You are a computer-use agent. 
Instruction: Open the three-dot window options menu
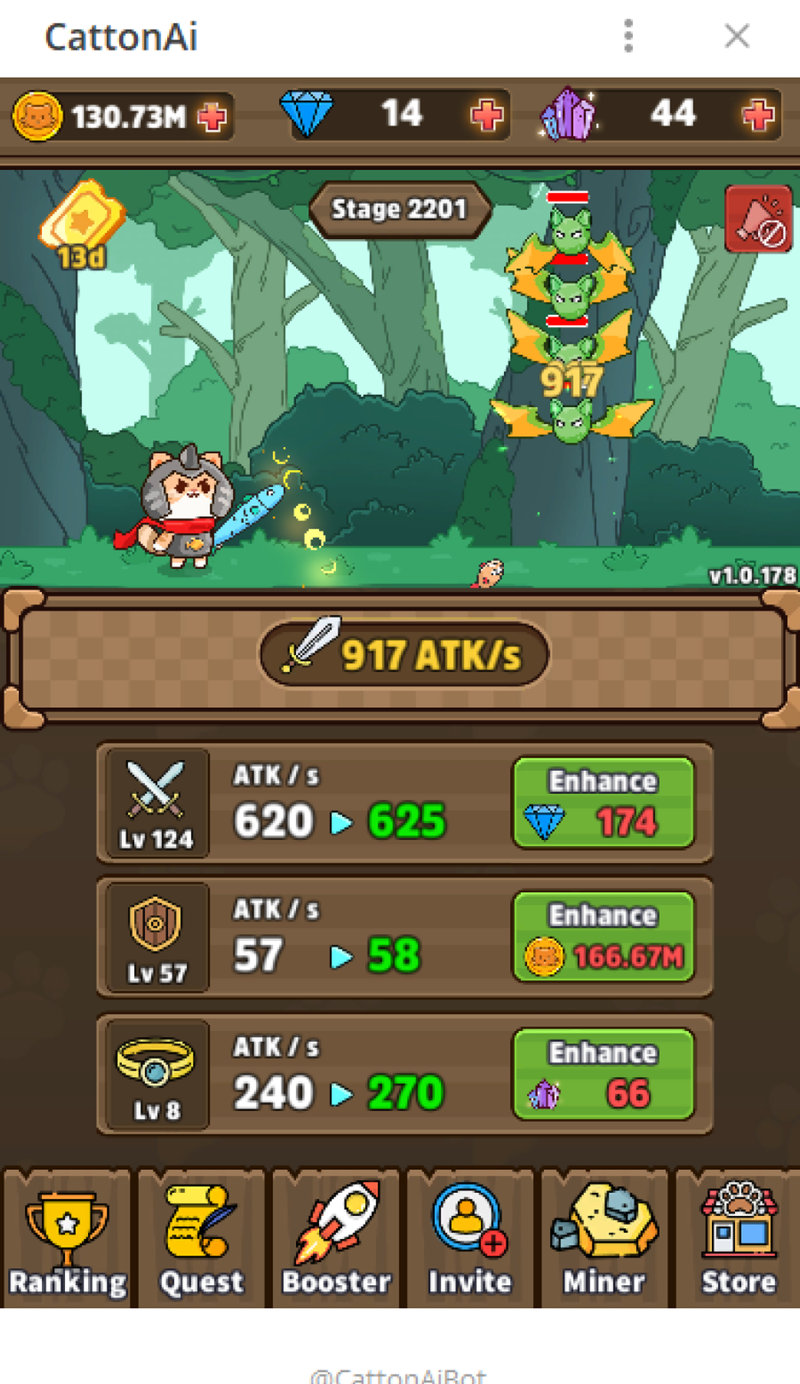(628, 37)
